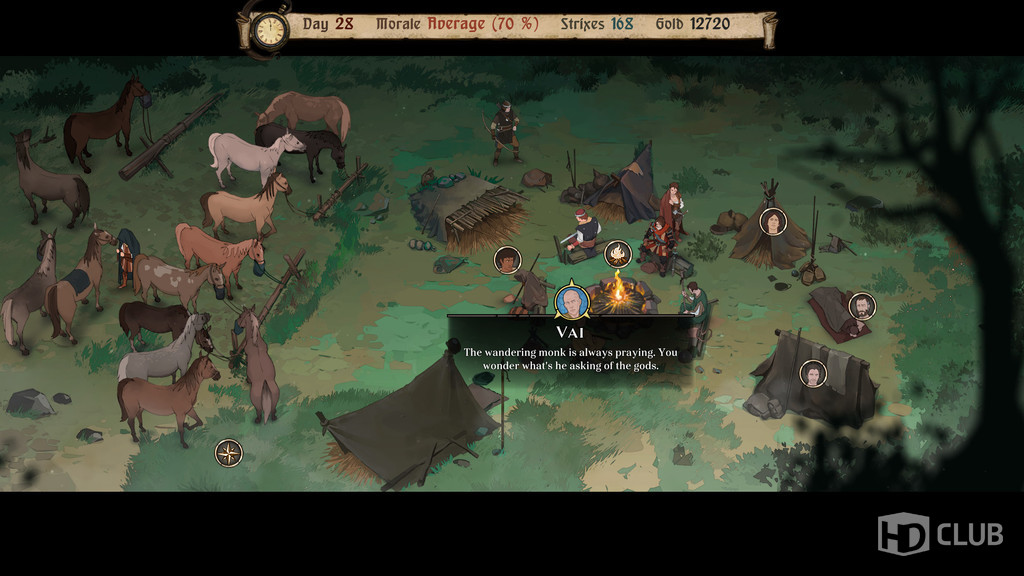Select the long-haired companion portrait at the teepee

pyautogui.click(x=773, y=221)
